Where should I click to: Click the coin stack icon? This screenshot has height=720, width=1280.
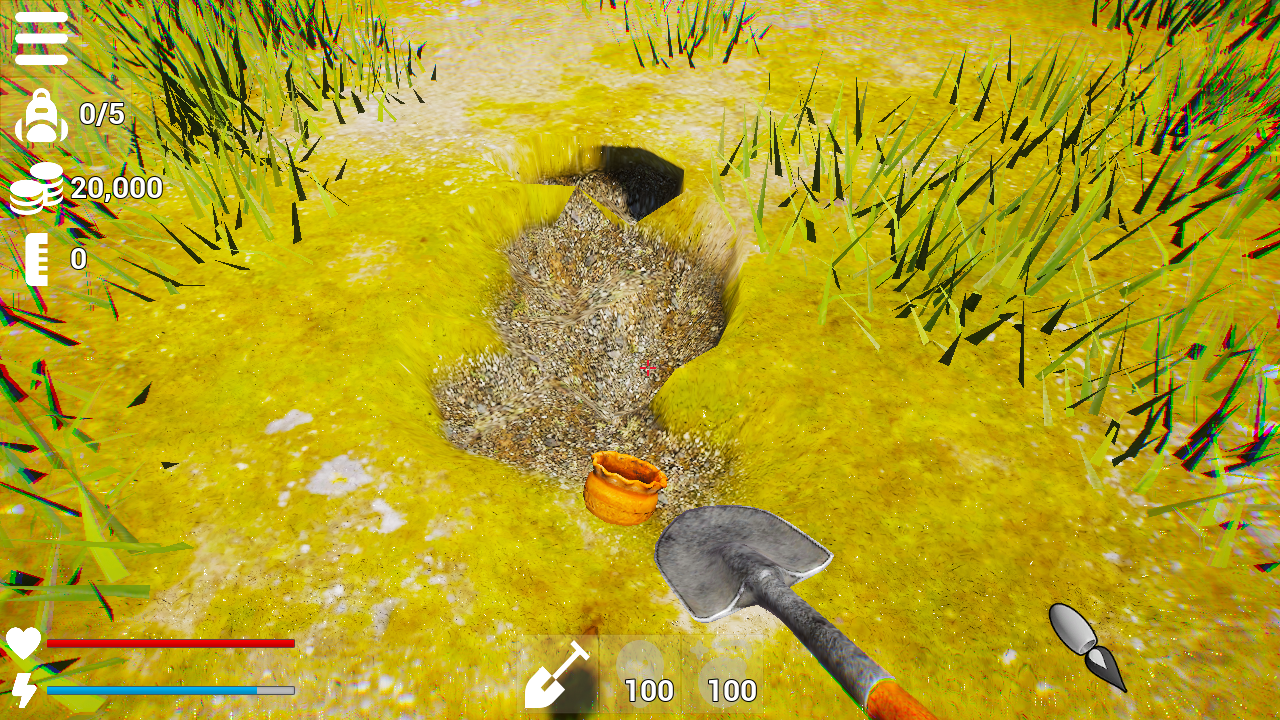pos(38,188)
